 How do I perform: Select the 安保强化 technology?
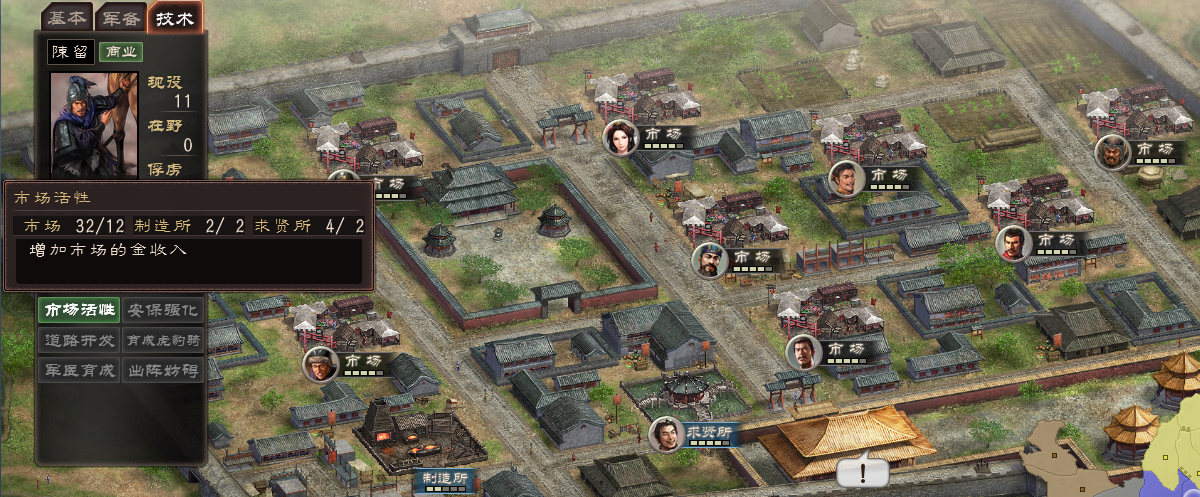[163, 310]
